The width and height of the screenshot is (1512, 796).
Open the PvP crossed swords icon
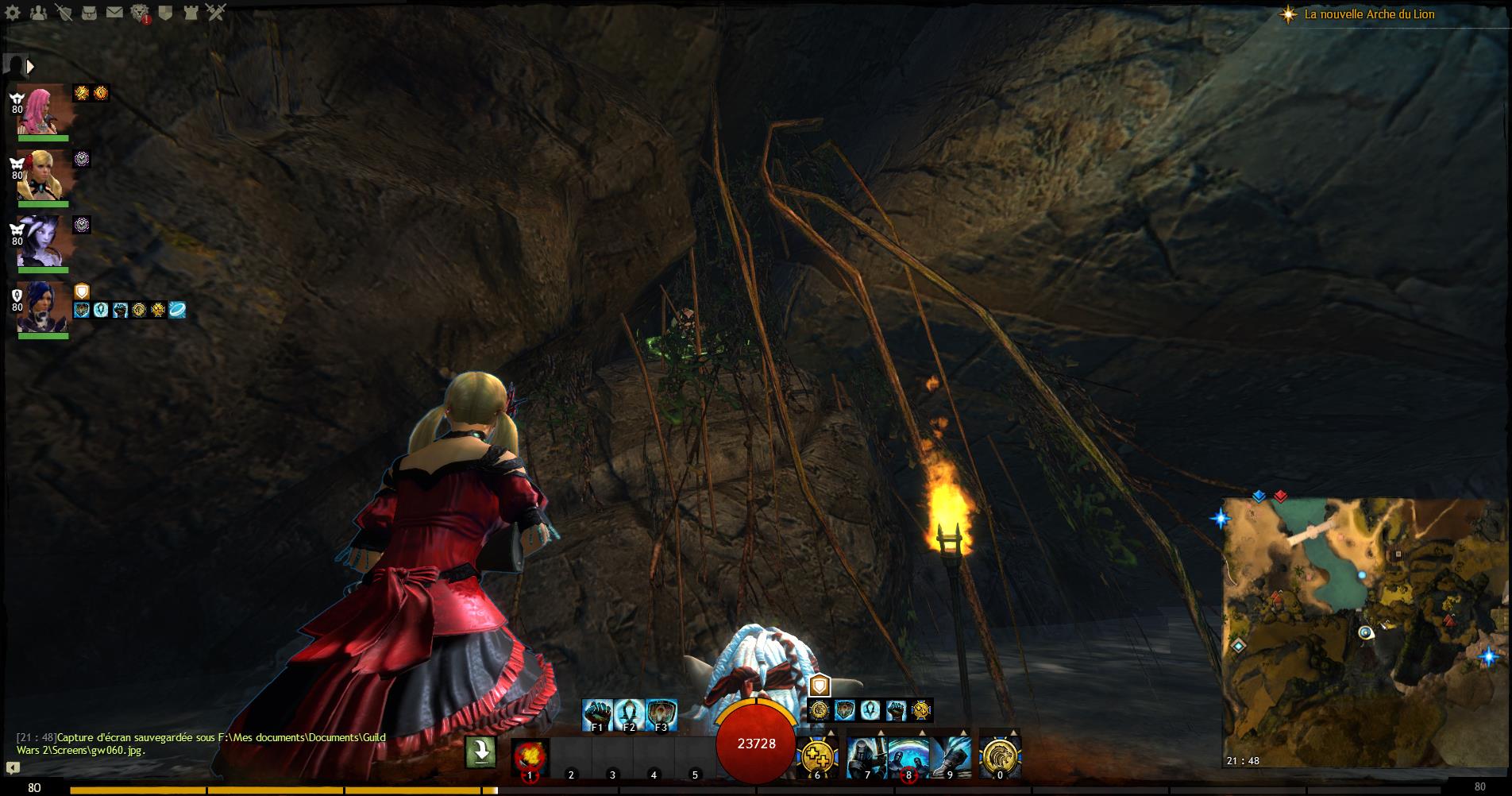216,13
